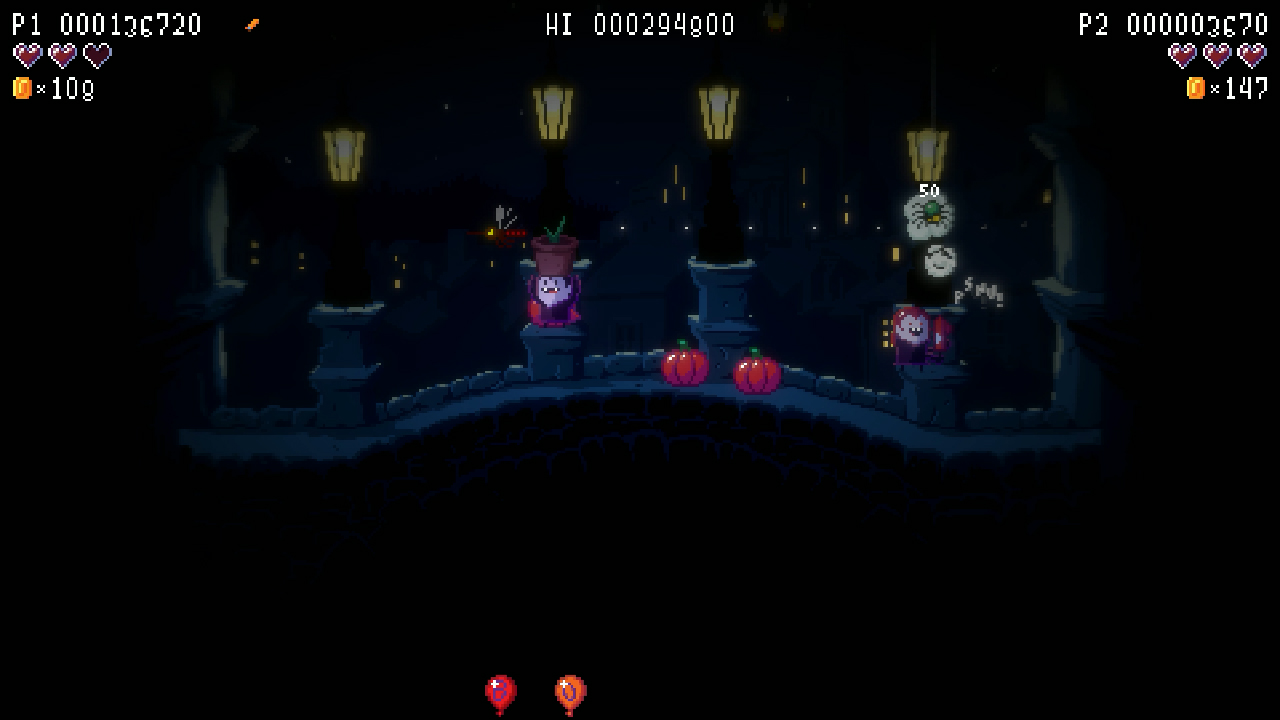Pop the red balloon at the bottom
Viewport: 1280px width, 720px height.
498,690
